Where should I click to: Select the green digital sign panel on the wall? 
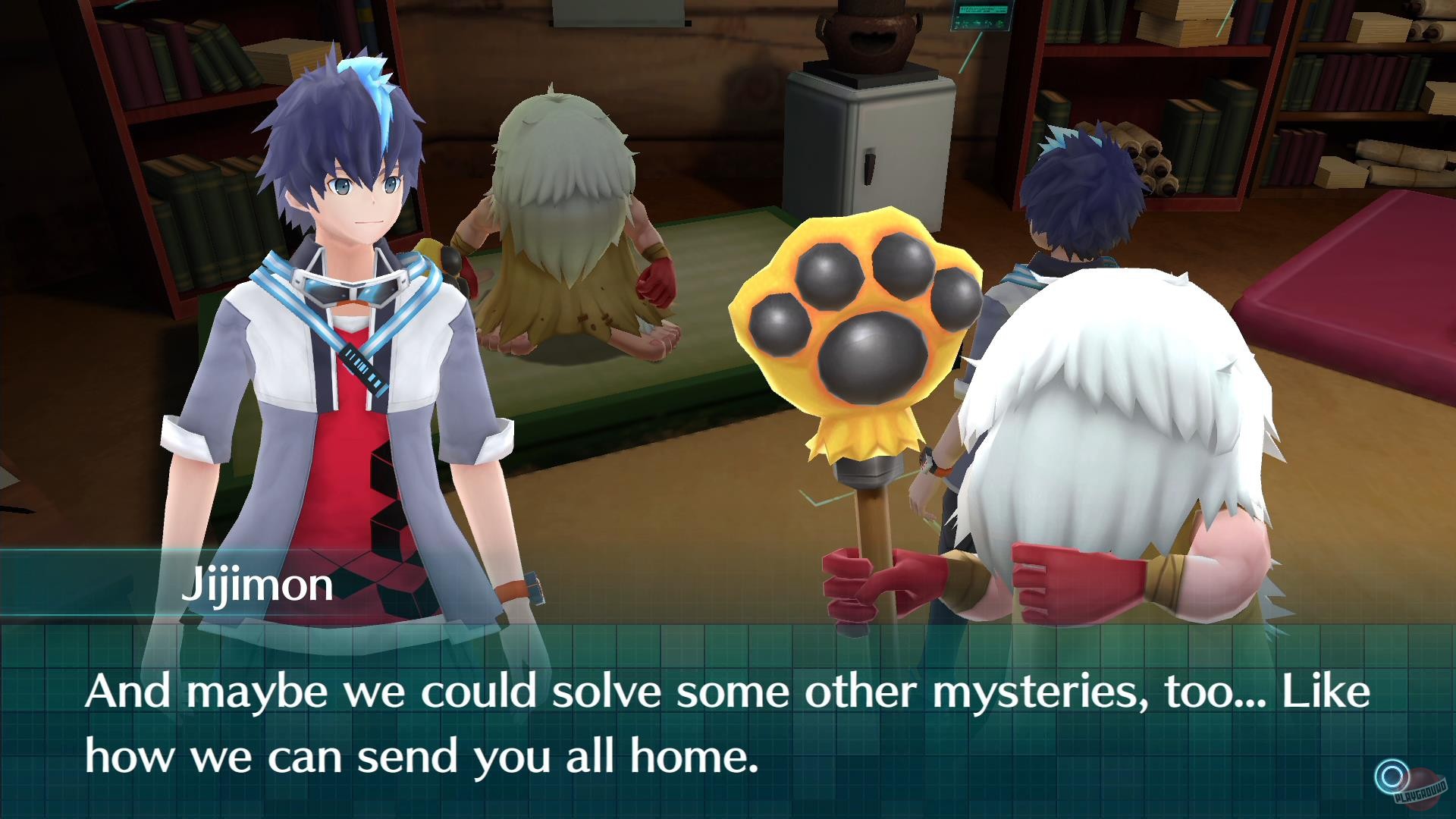(x=982, y=17)
